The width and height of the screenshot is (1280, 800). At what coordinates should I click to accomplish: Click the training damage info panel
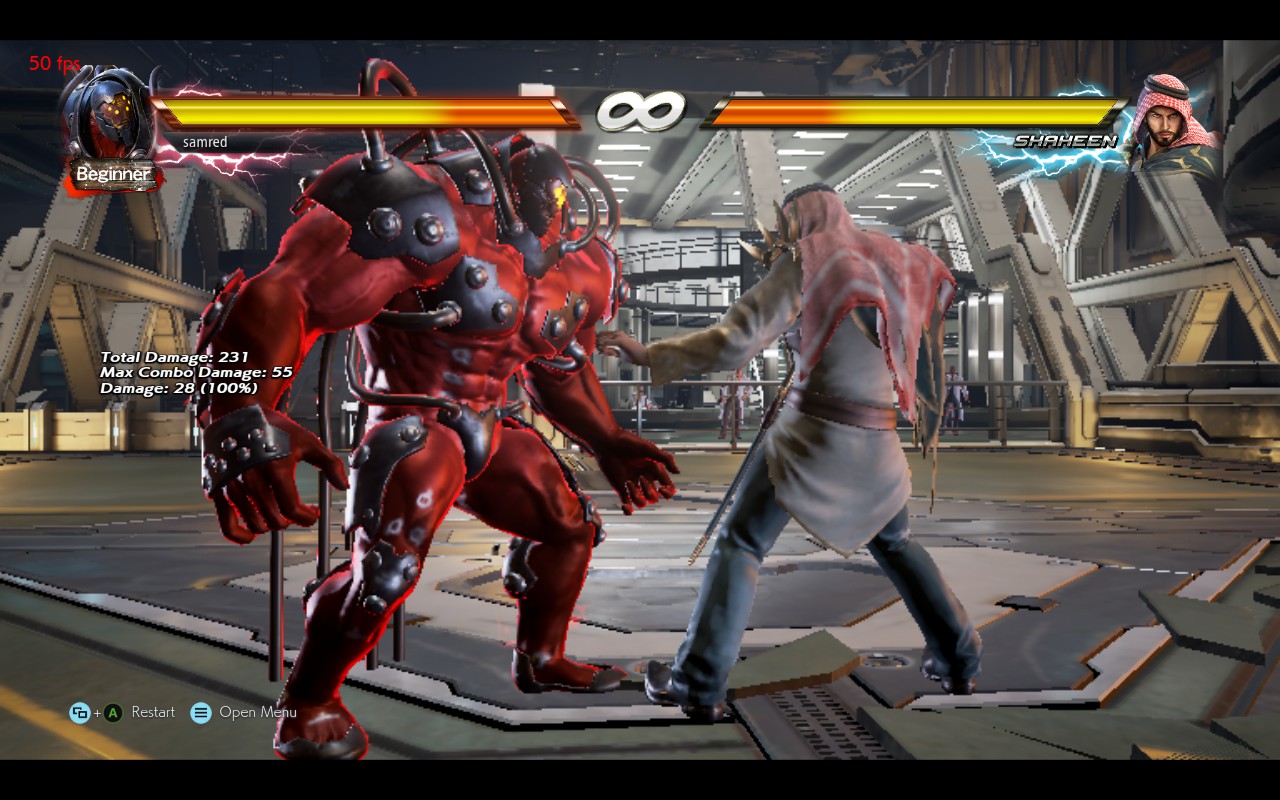(x=178, y=371)
